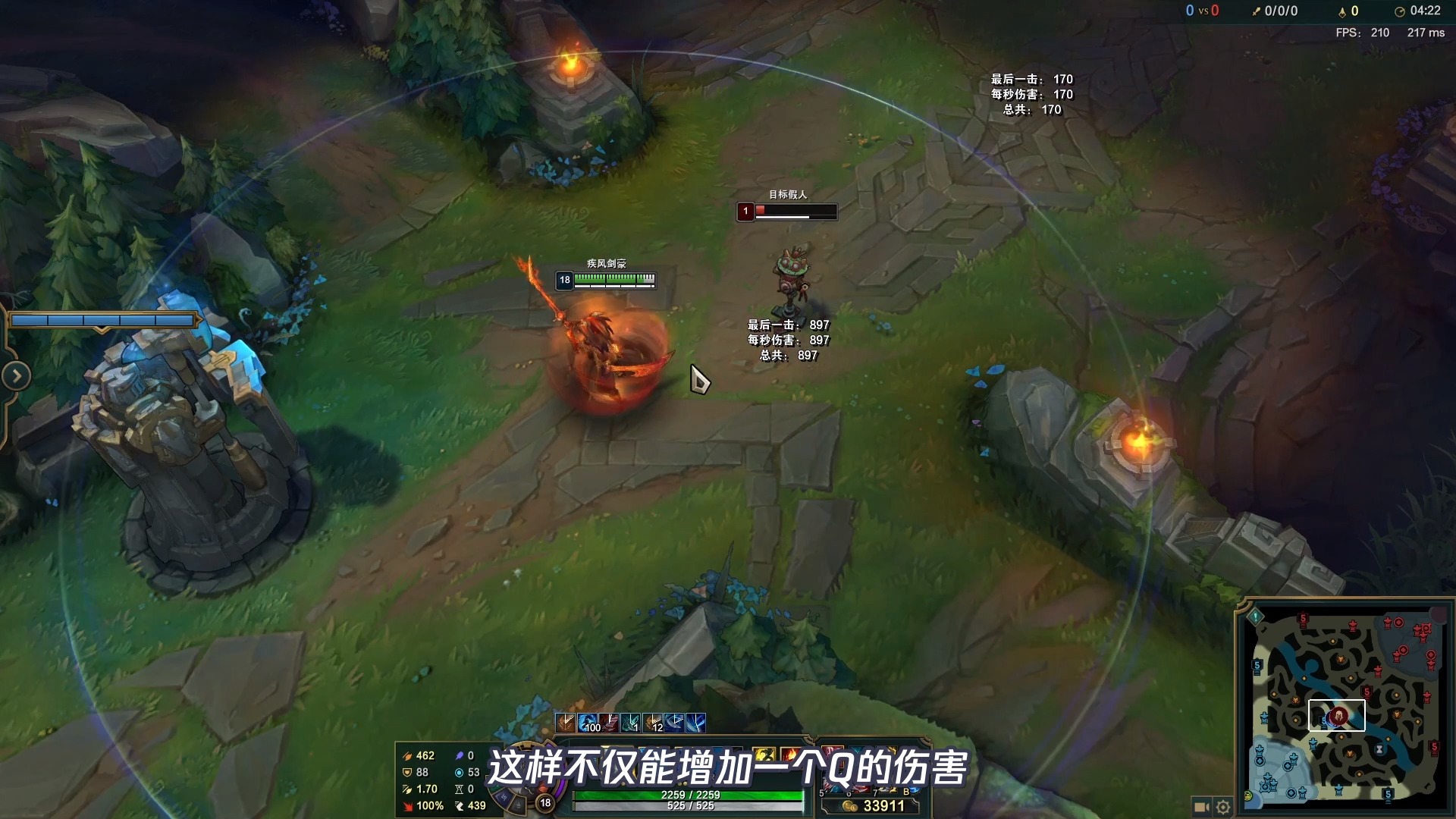
Task: Click the 0/0/0 KDA display at top
Action: (x=1279, y=11)
